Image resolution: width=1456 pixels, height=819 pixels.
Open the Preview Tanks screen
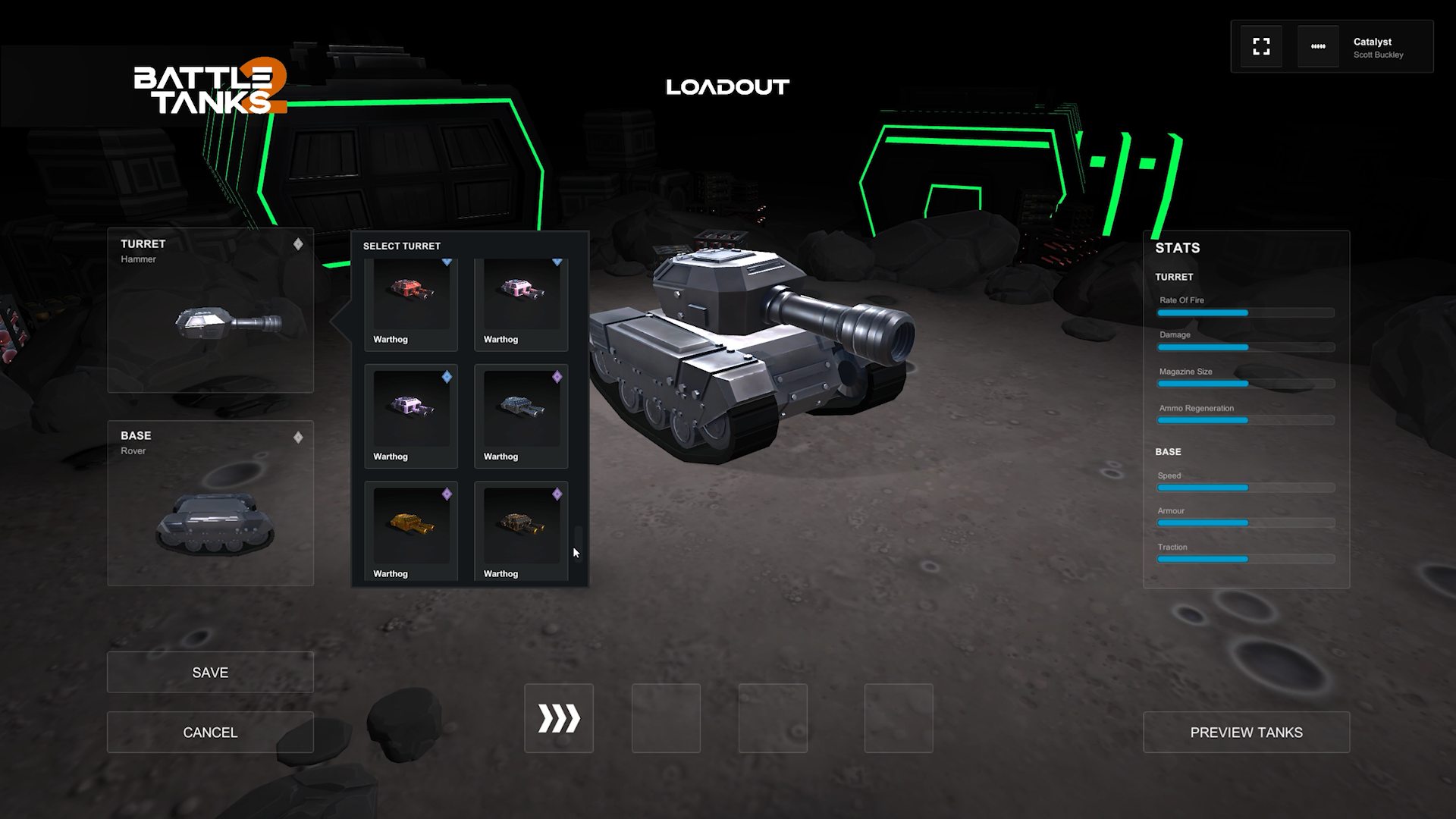click(1246, 733)
